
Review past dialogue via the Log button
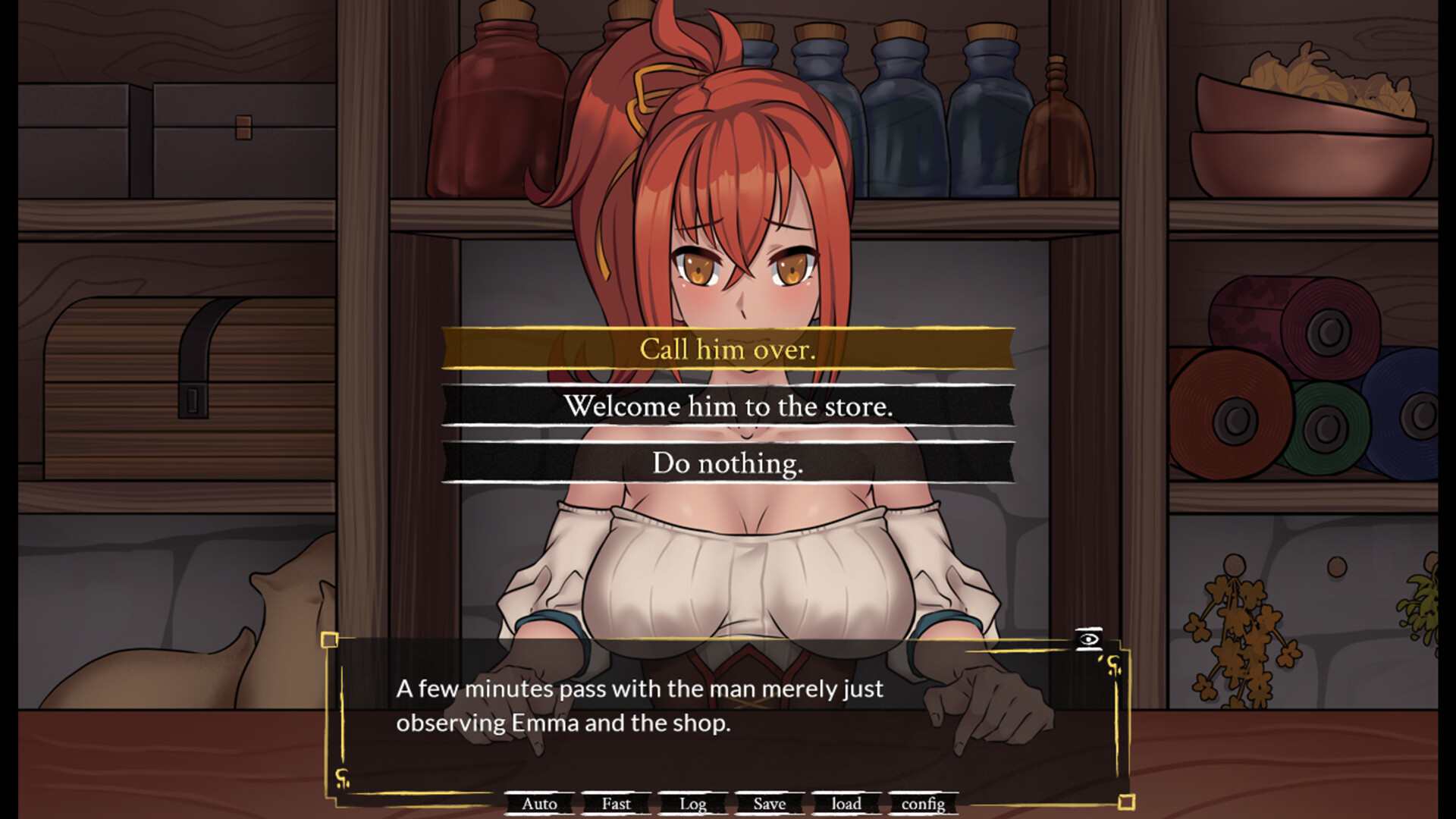[x=692, y=804]
